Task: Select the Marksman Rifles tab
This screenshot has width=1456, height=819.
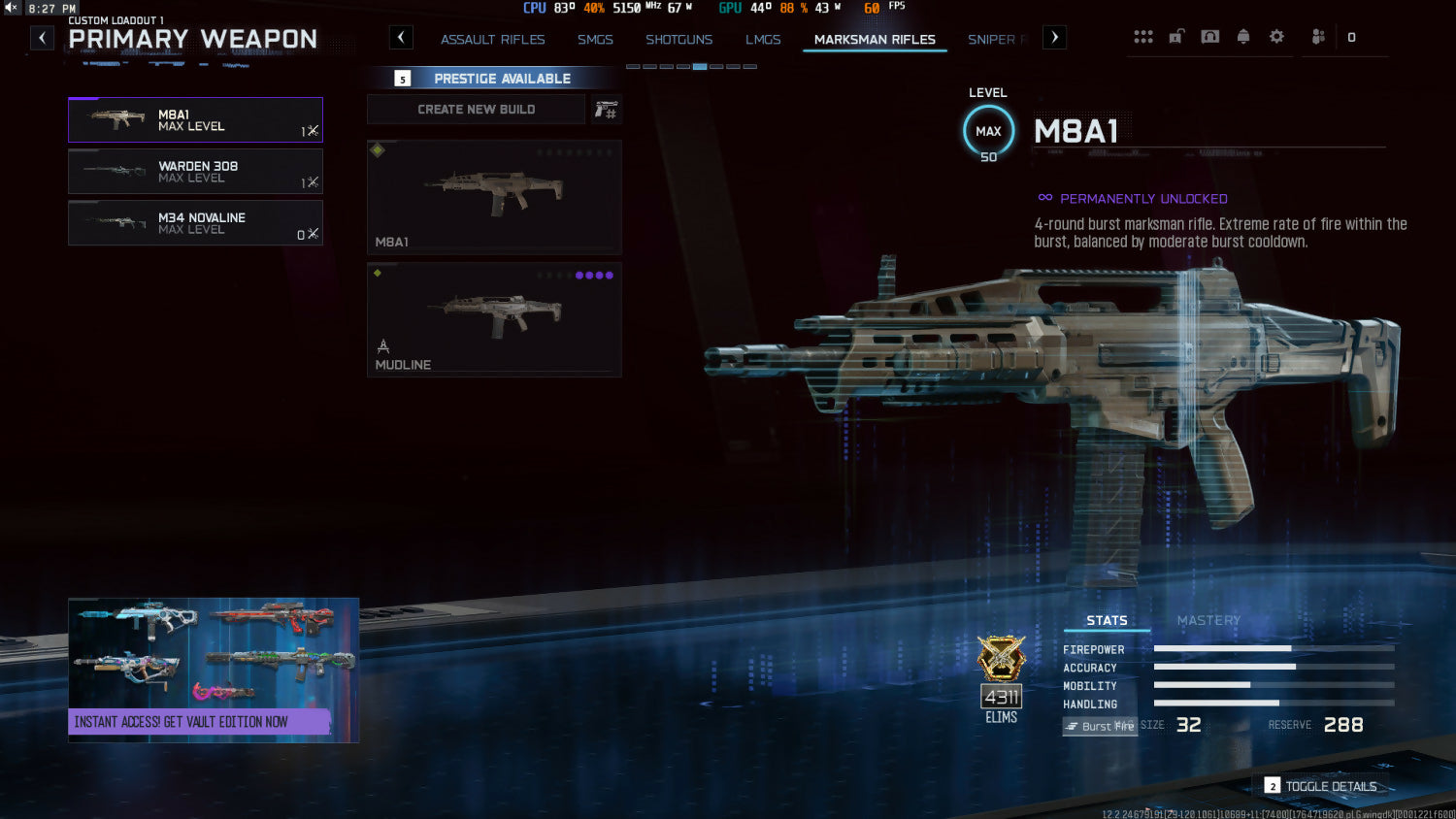Action: click(875, 40)
